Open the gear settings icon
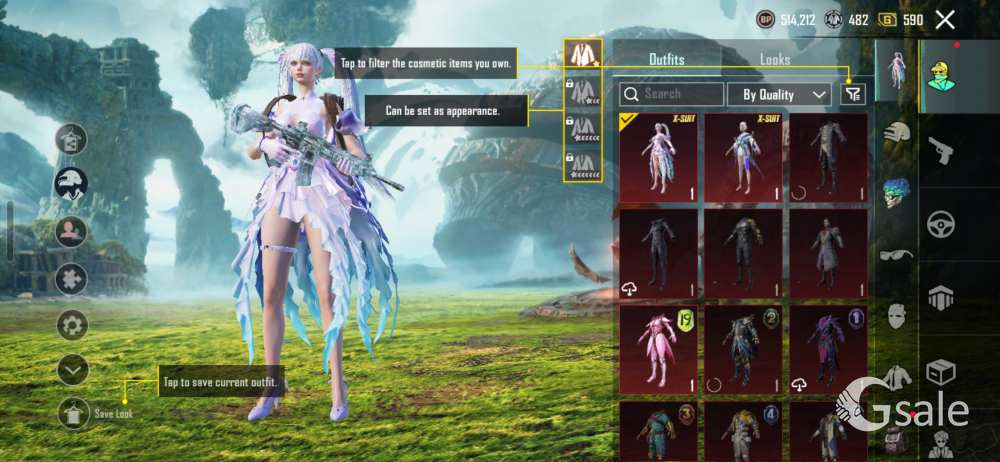The width and height of the screenshot is (1000, 462). coord(72,325)
